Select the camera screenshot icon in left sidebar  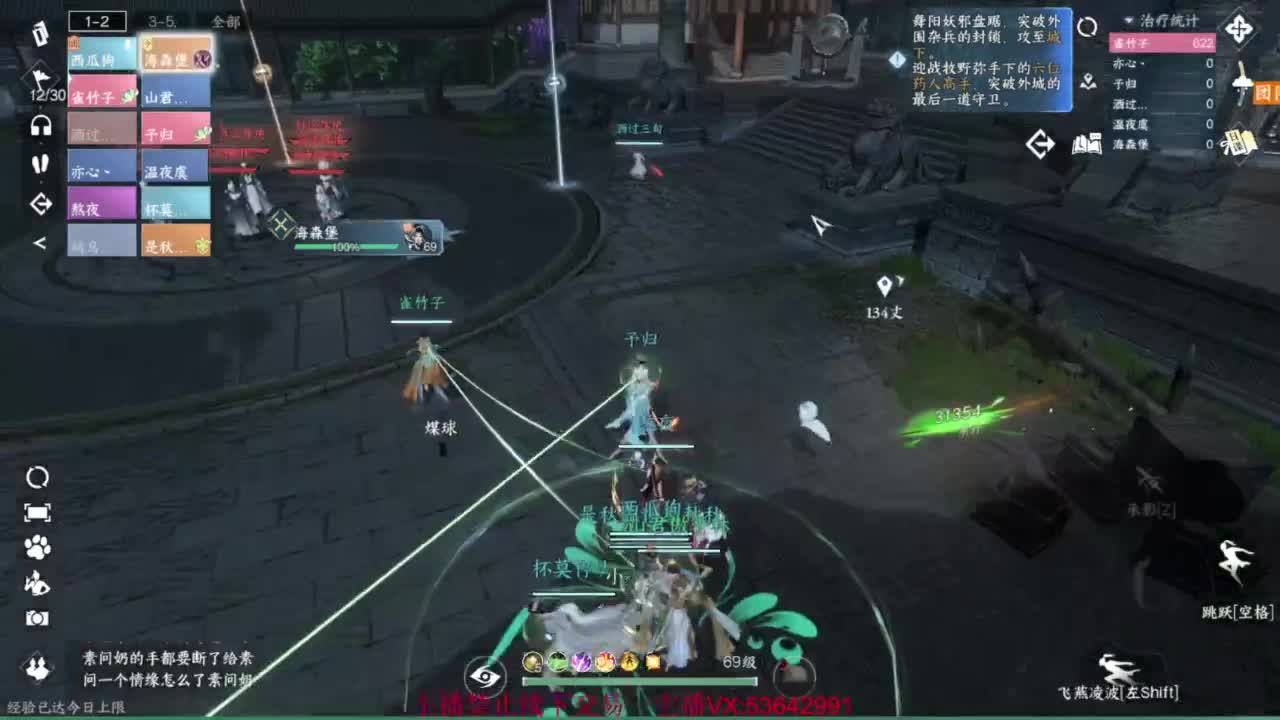coord(37,617)
